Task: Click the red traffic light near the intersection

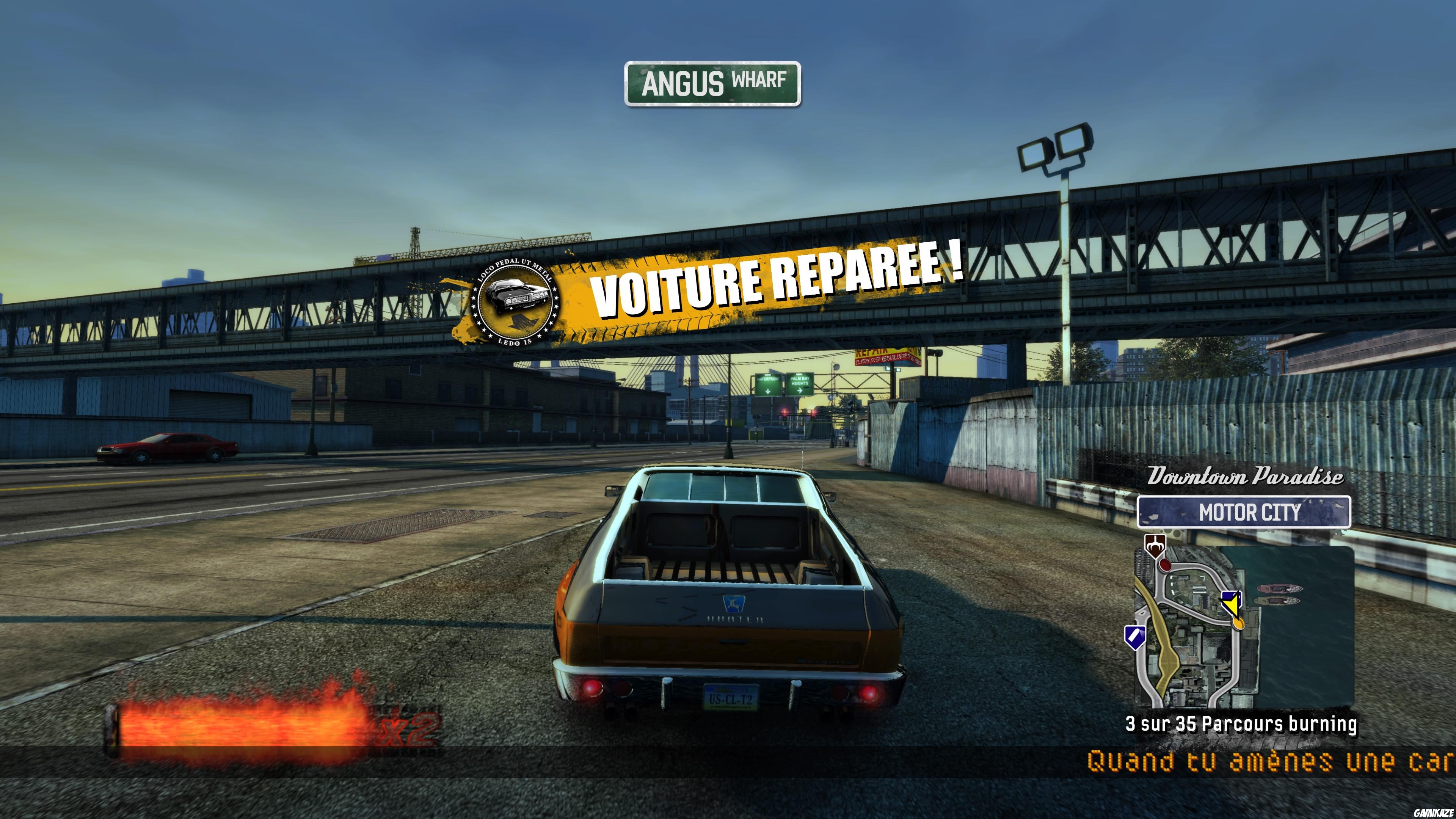Action: pos(785,413)
